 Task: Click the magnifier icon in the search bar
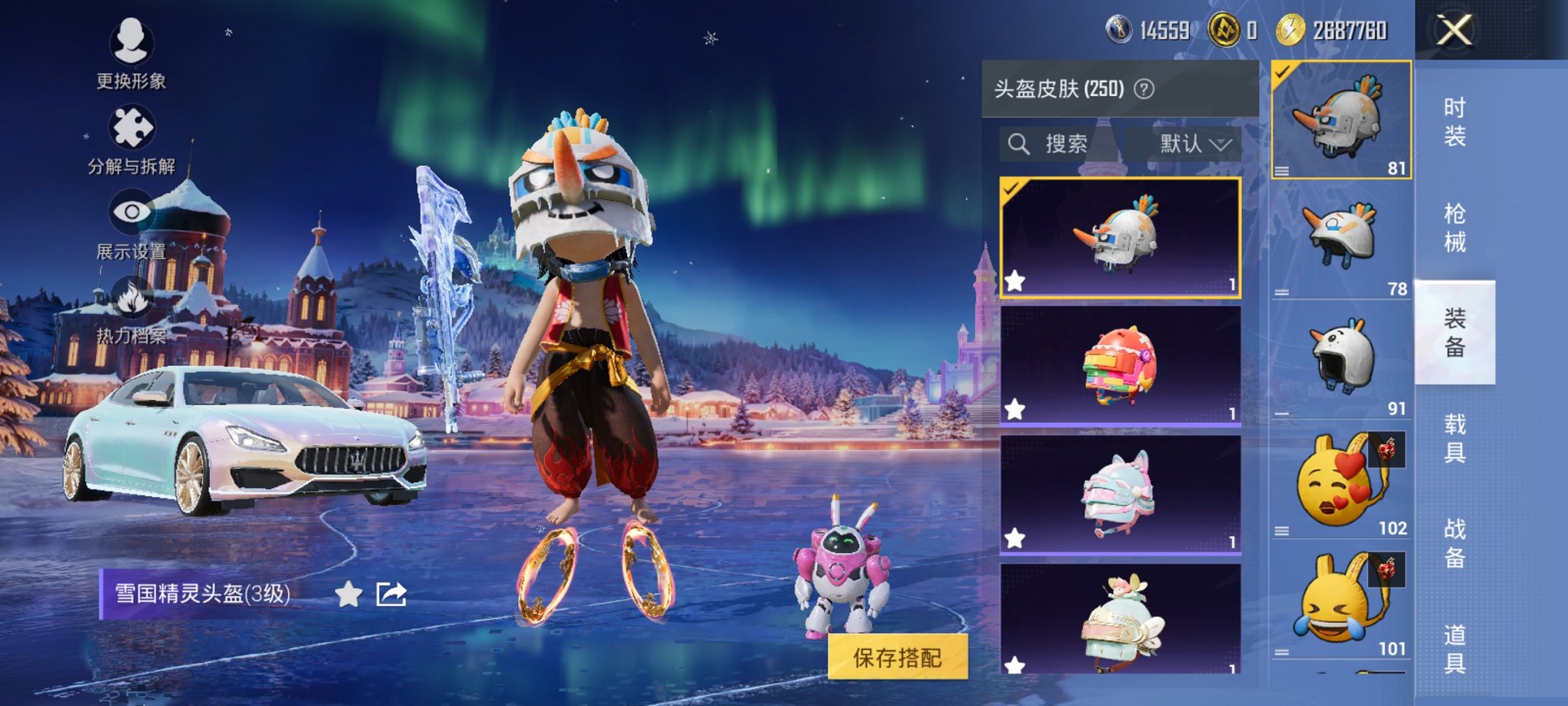tap(1020, 142)
